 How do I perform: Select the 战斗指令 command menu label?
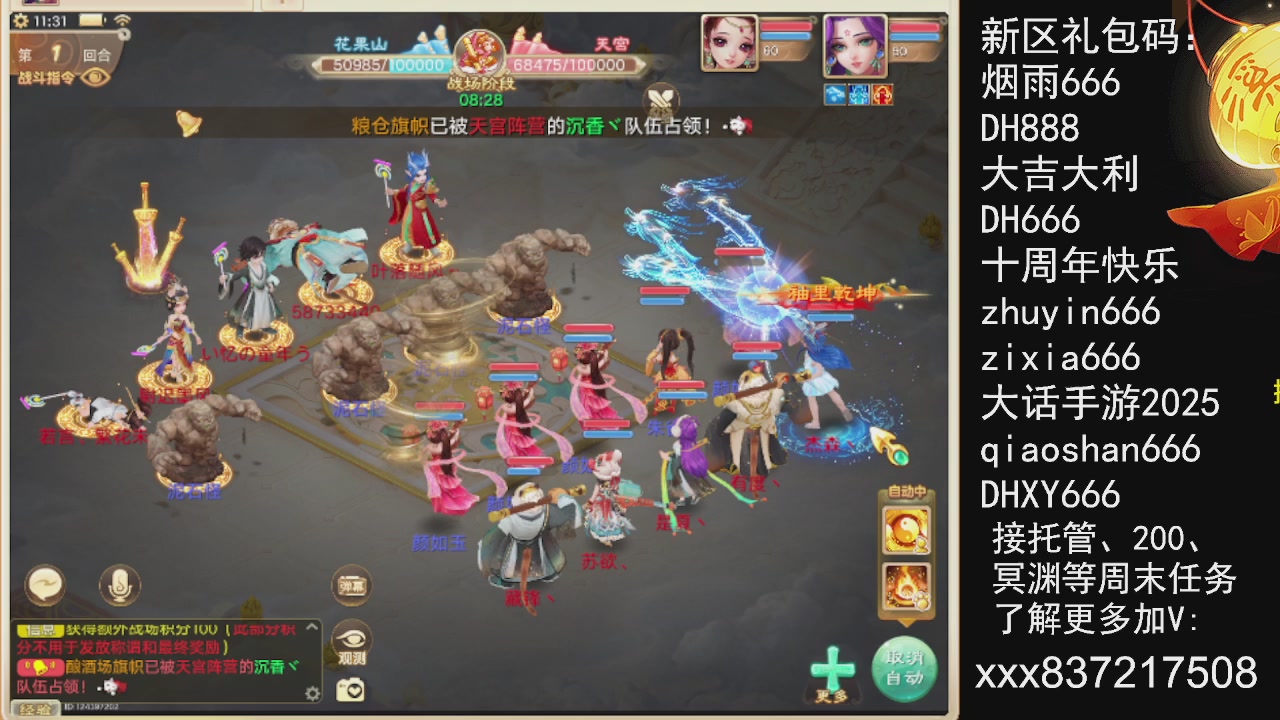point(48,76)
